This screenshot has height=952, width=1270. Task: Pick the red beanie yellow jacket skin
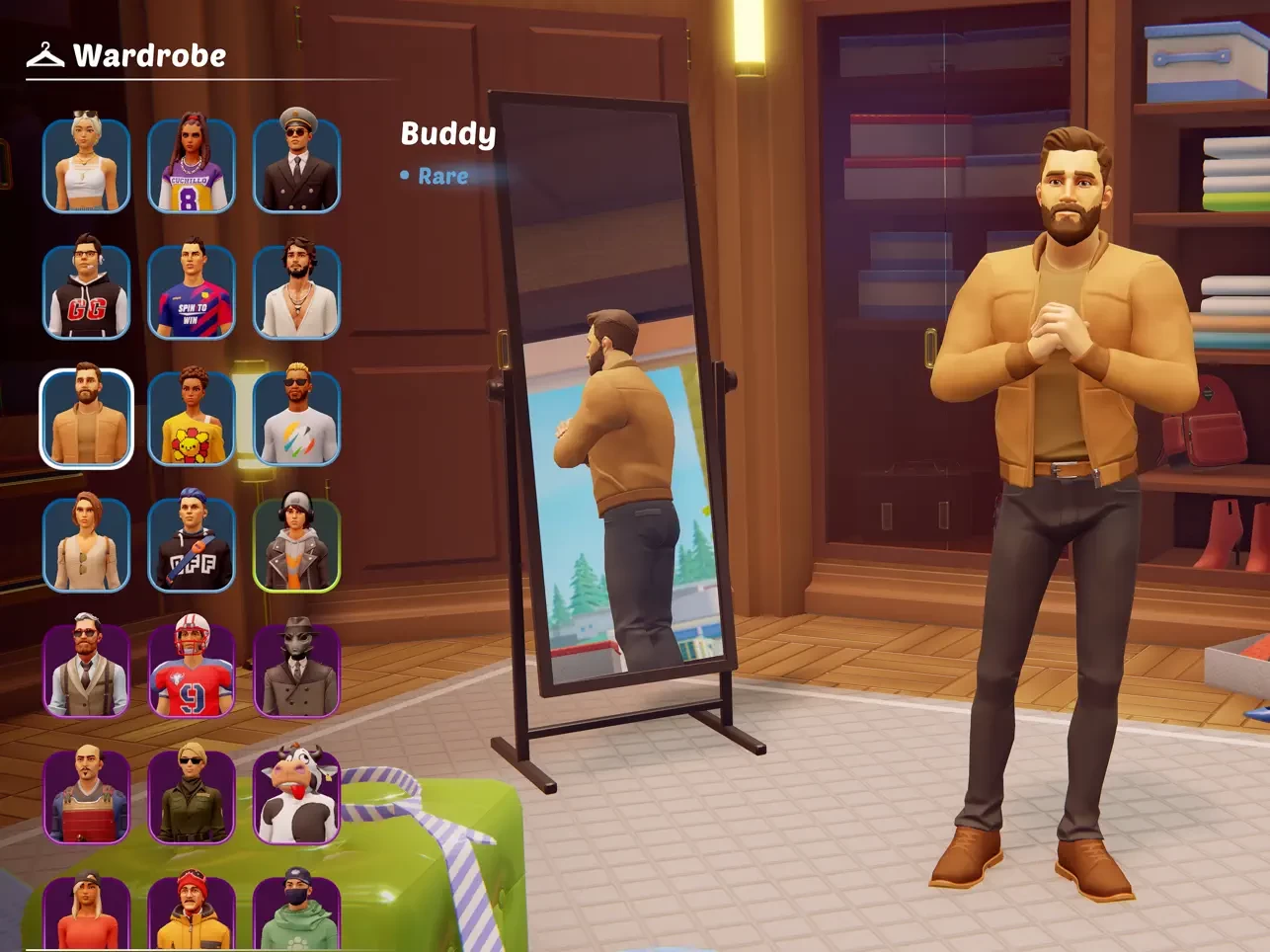[192, 911]
